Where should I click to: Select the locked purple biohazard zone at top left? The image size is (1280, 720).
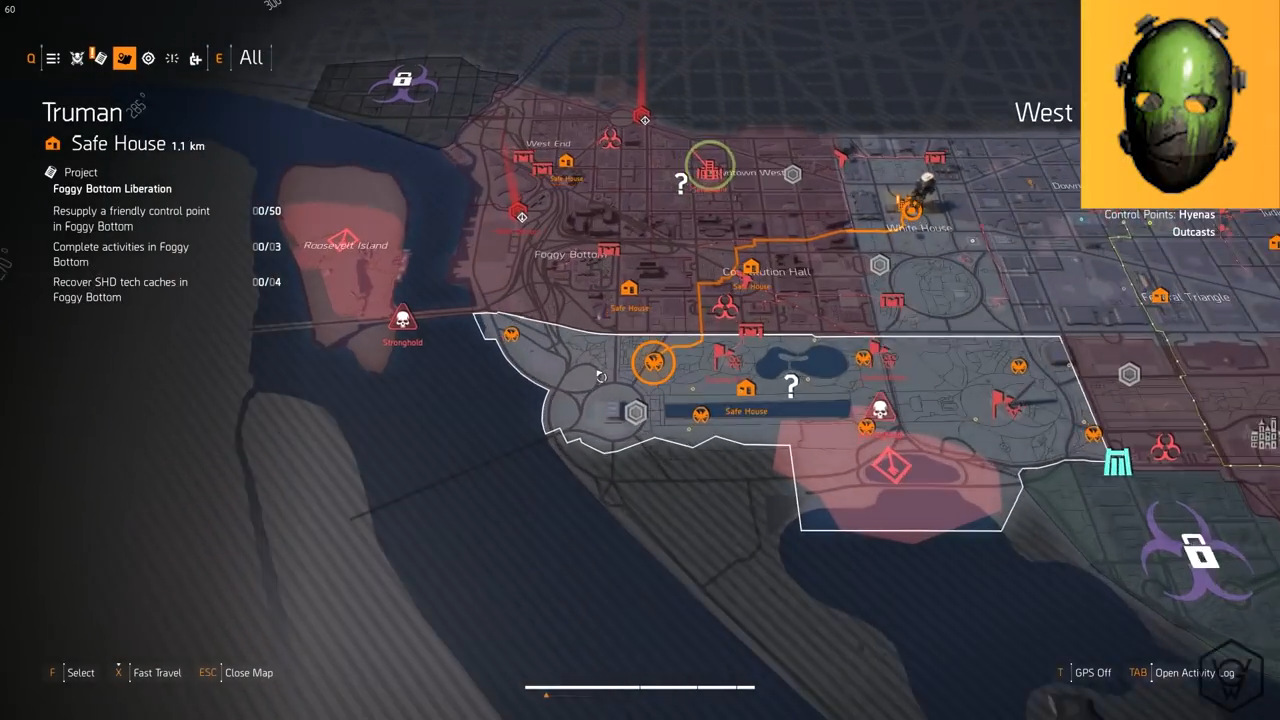[x=403, y=81]
